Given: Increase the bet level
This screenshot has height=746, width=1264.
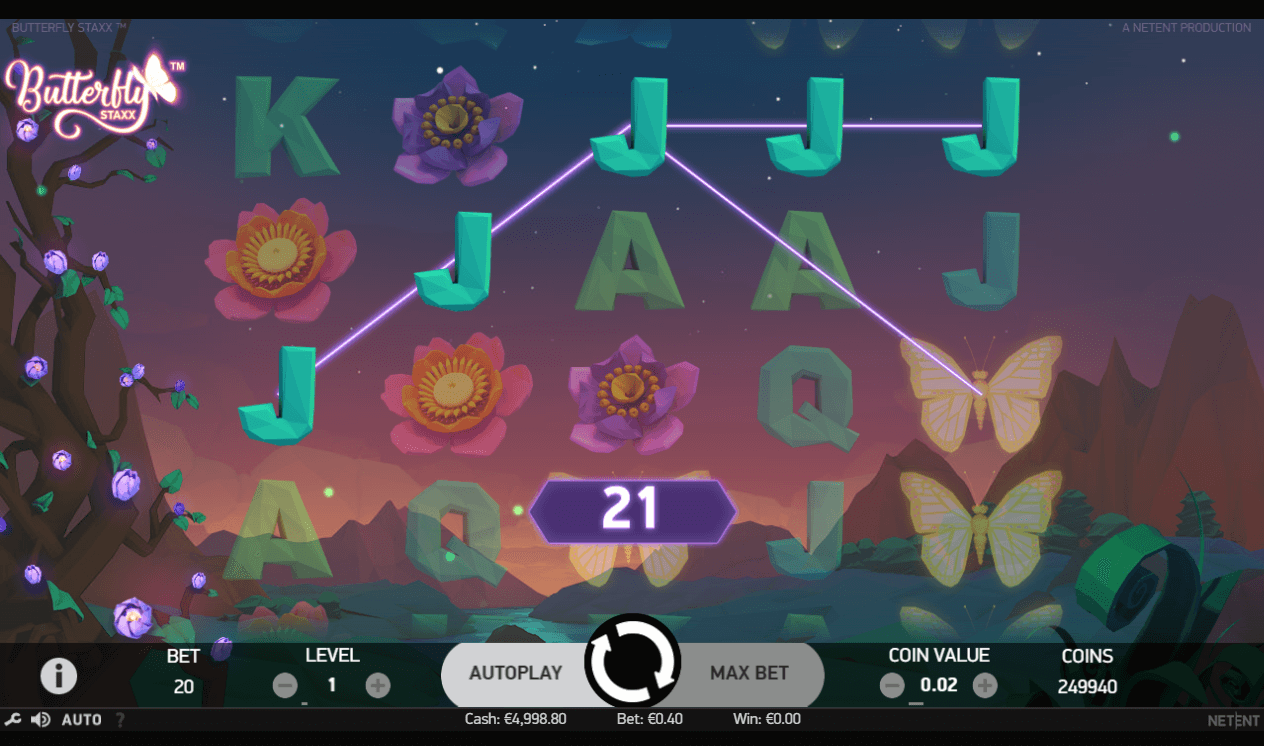Looking at the screenshot, I should tap(377, 685).
